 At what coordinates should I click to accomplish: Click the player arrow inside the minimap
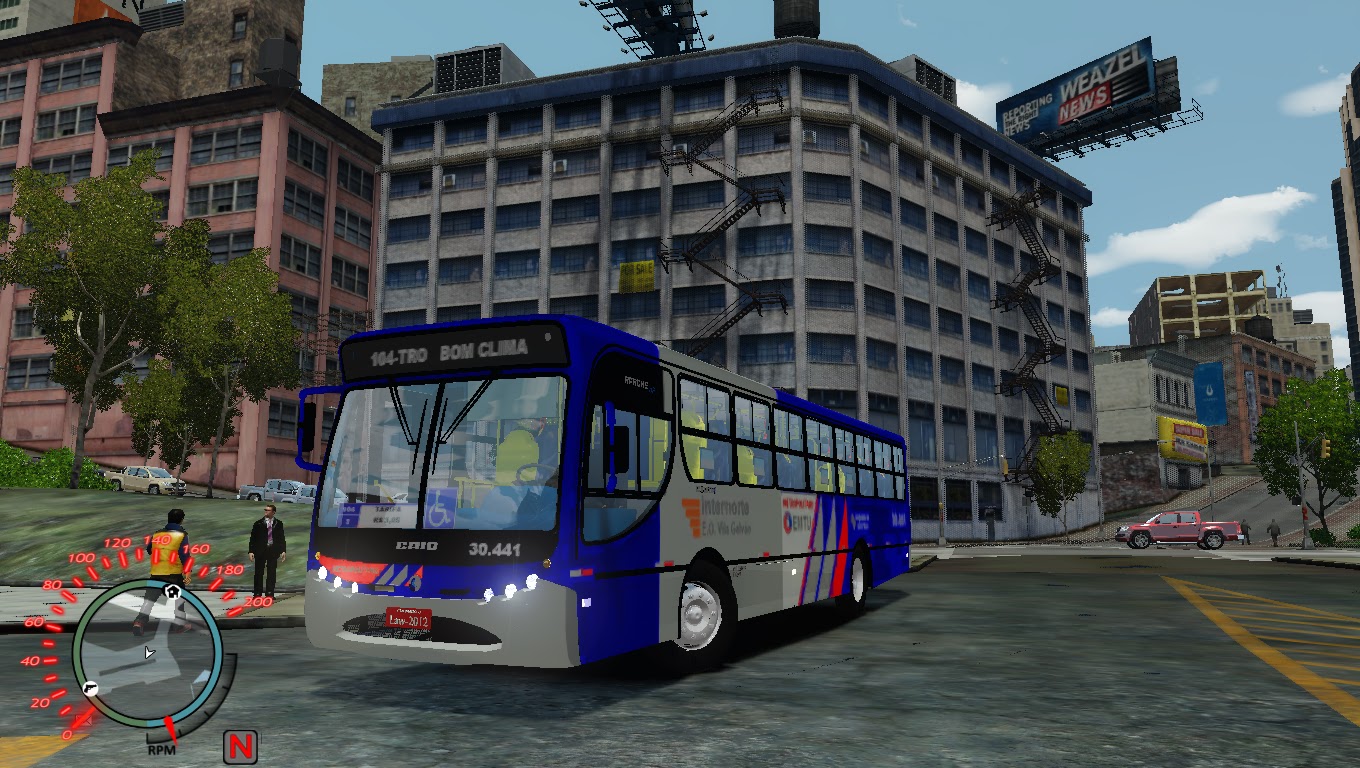tap(149, 653)
